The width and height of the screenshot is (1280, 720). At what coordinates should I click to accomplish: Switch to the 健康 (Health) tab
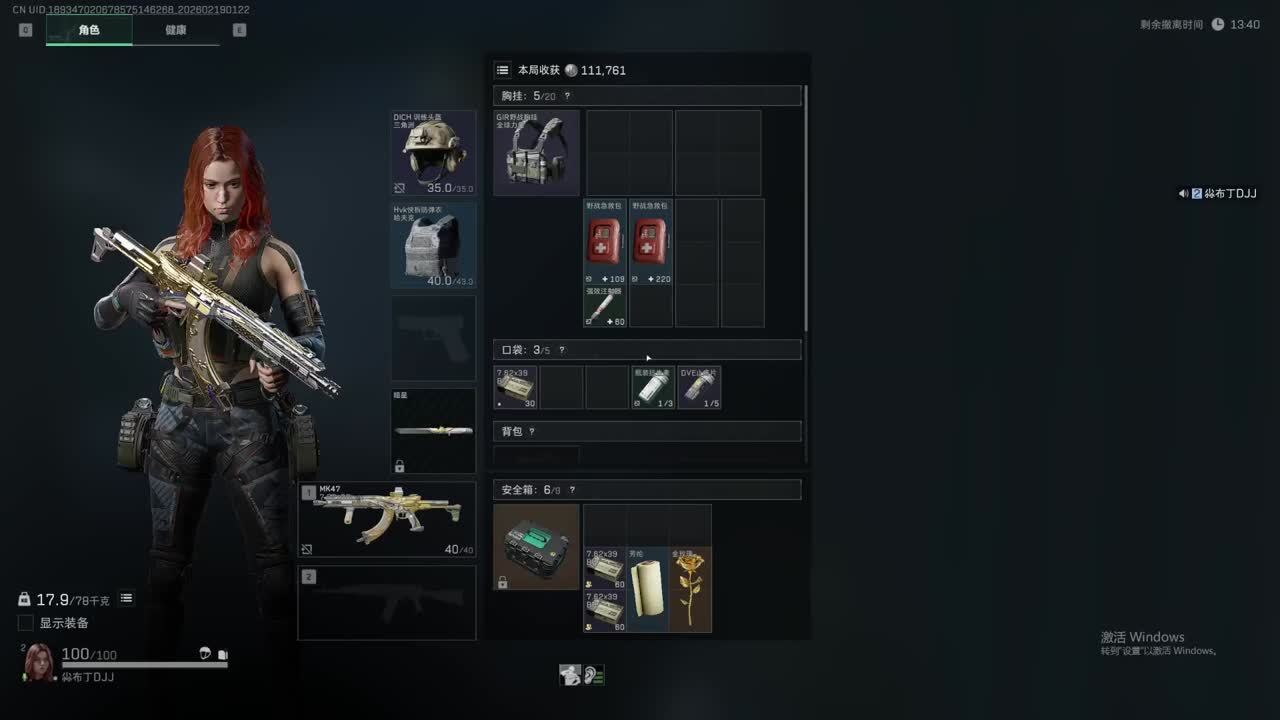point(176,30)
